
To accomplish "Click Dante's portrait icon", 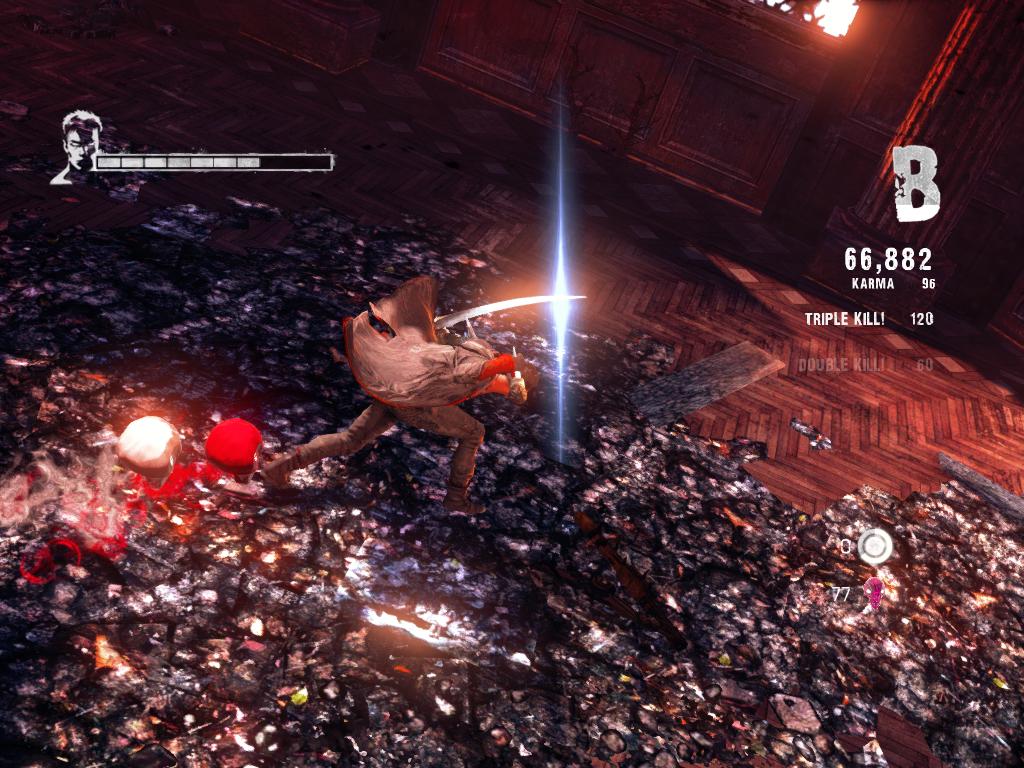I will [75, 147].
